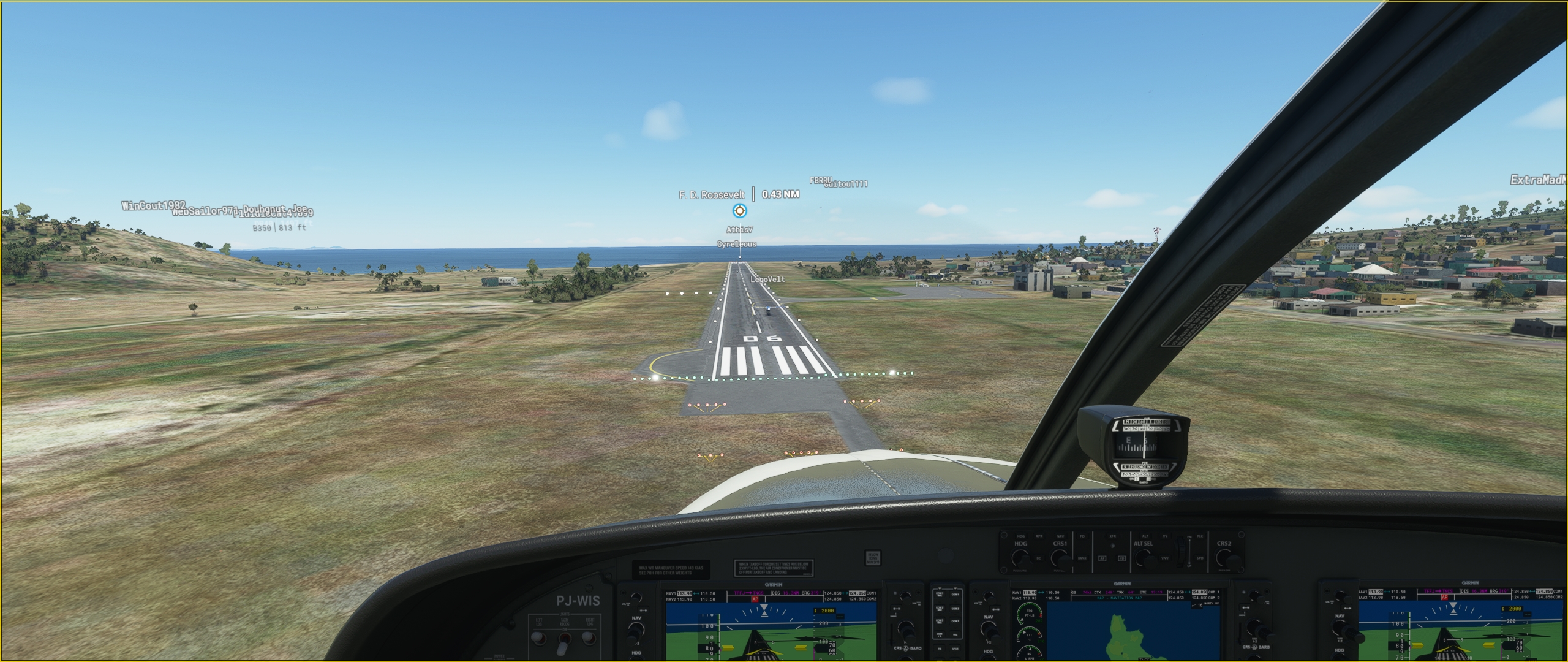Click the XFR transfer button

coord(1112,538)
